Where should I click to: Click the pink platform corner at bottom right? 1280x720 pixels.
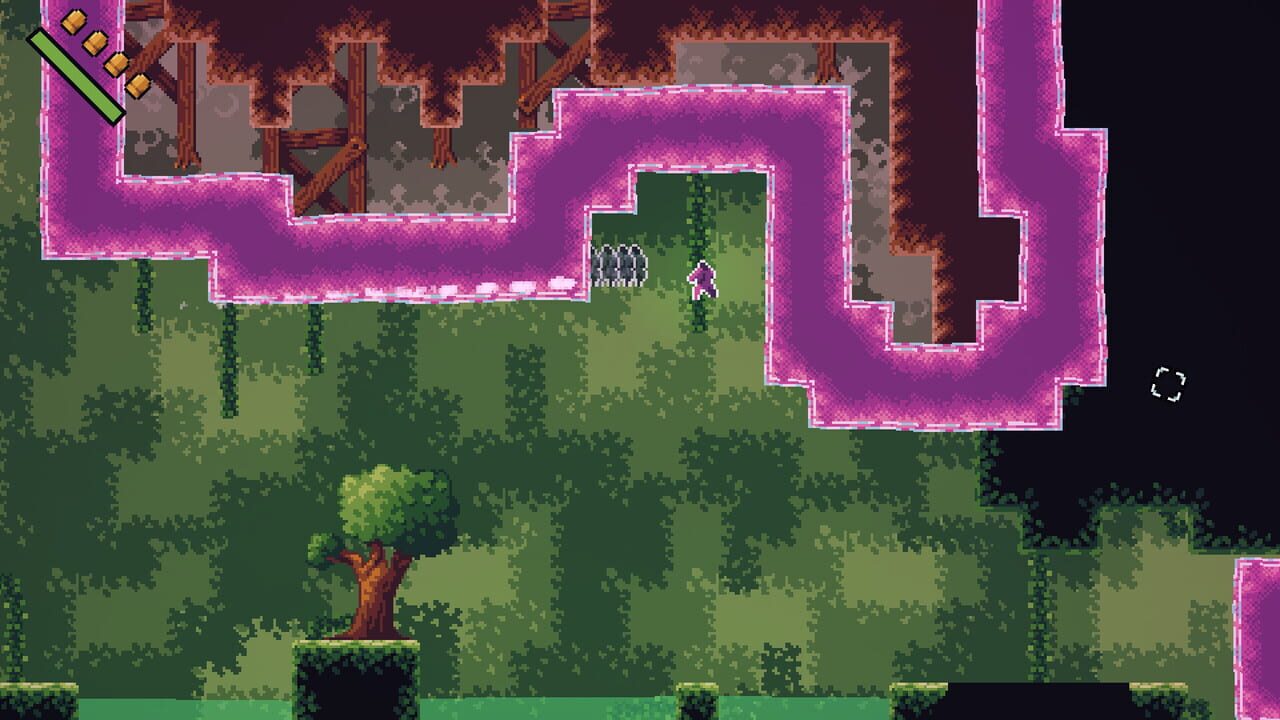[x=1255, y=600]
